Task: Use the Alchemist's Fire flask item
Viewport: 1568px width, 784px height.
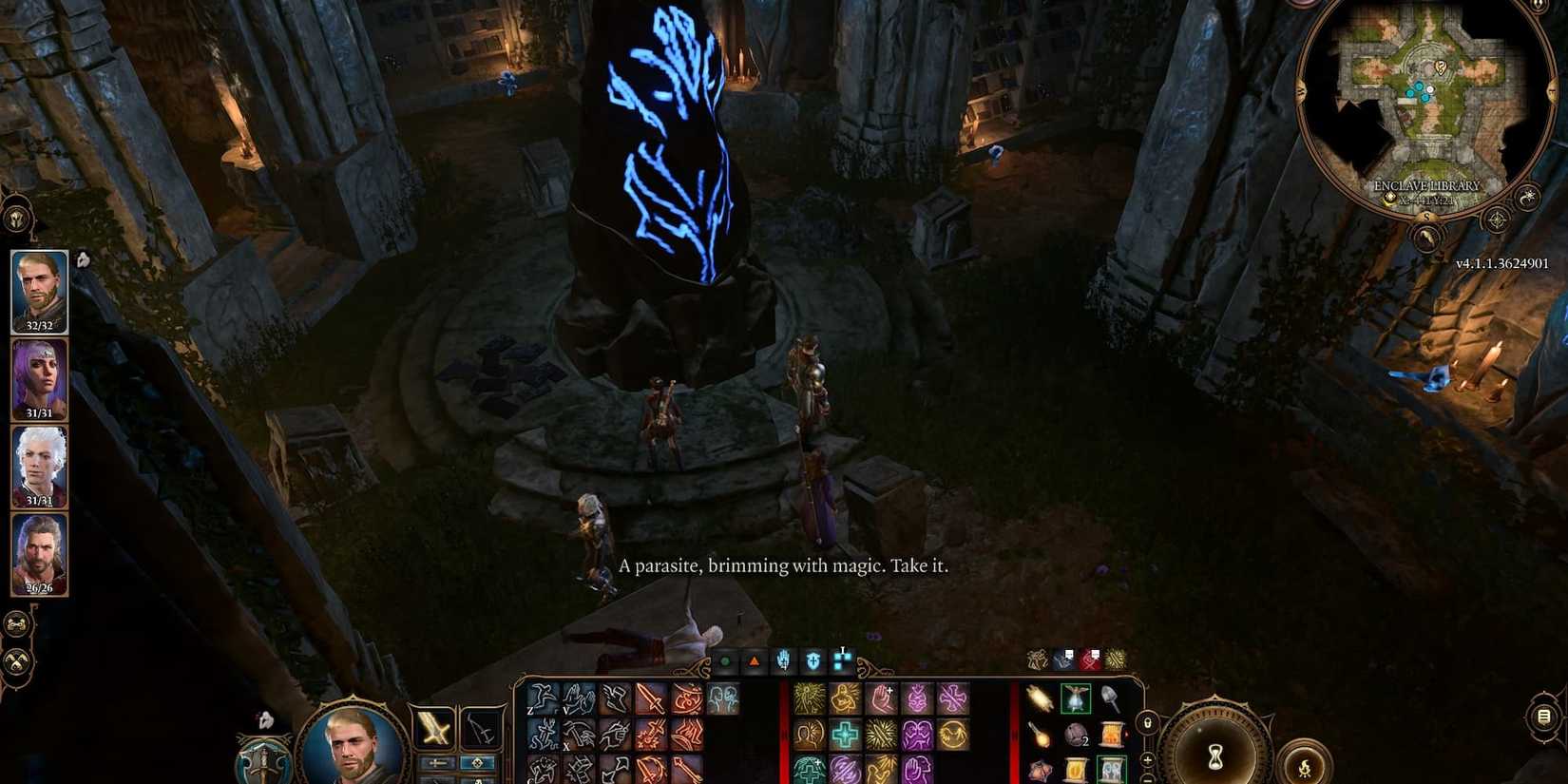Action: [x=1040, y=736]
